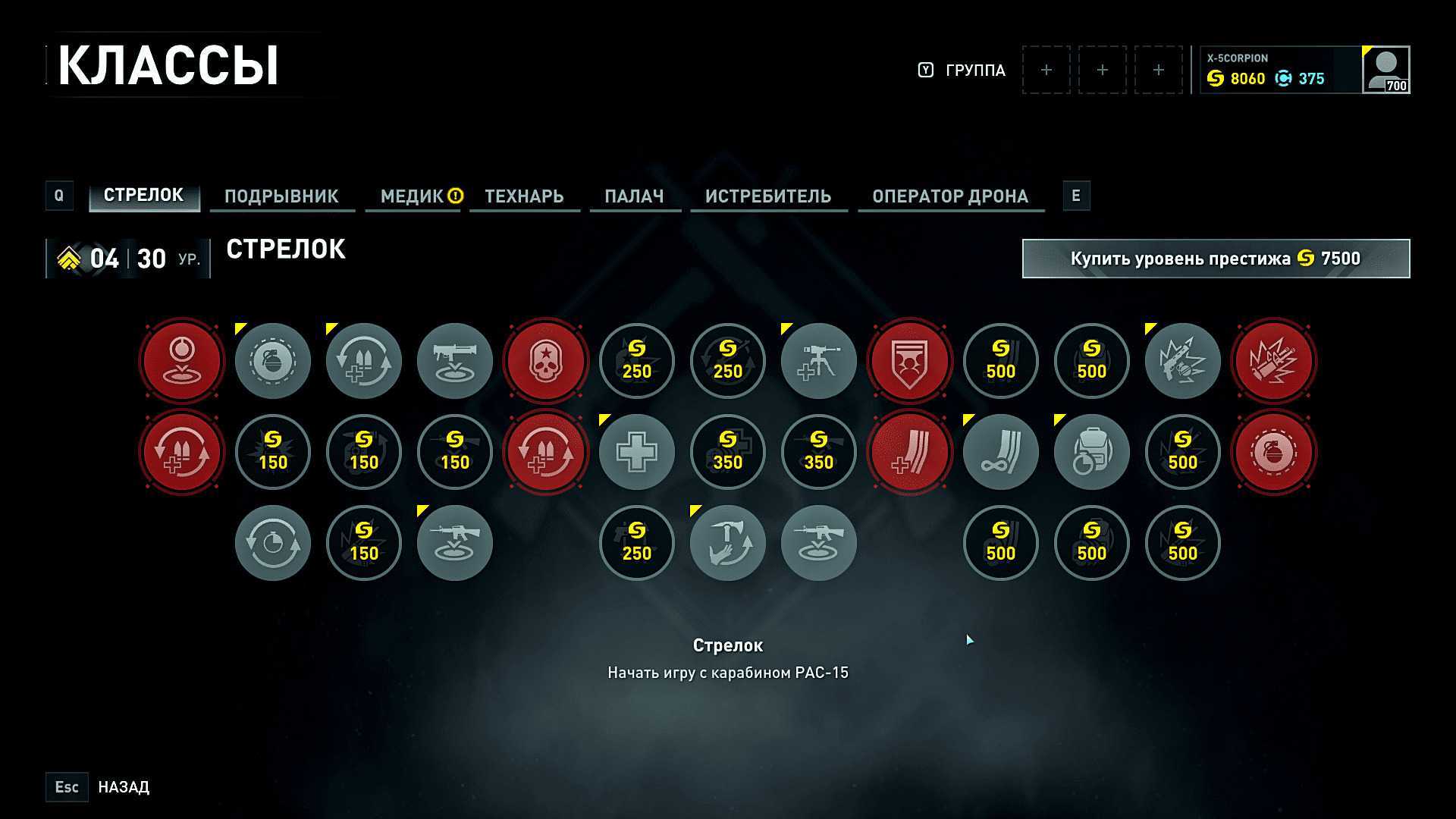1456x819 pixels.
Task: Select the Стрелок class tab
Action: click(143, 196)
